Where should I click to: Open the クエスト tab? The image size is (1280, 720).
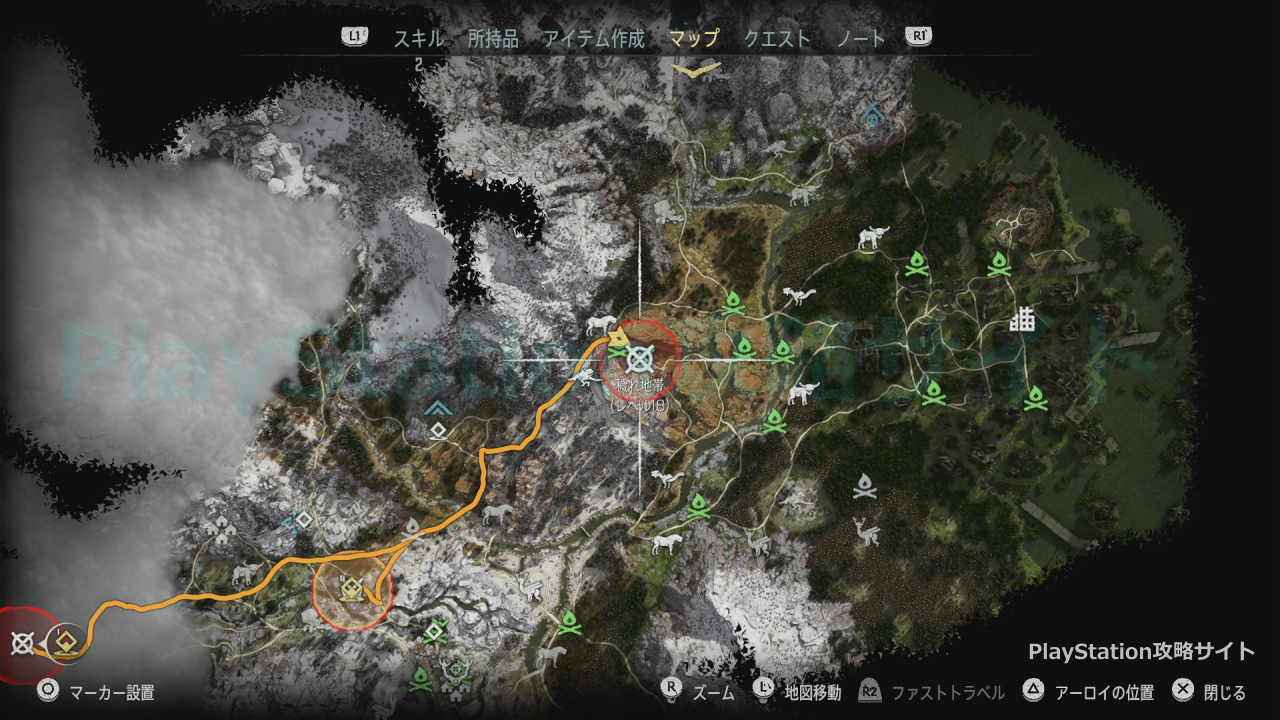click(x=777, y=39)
